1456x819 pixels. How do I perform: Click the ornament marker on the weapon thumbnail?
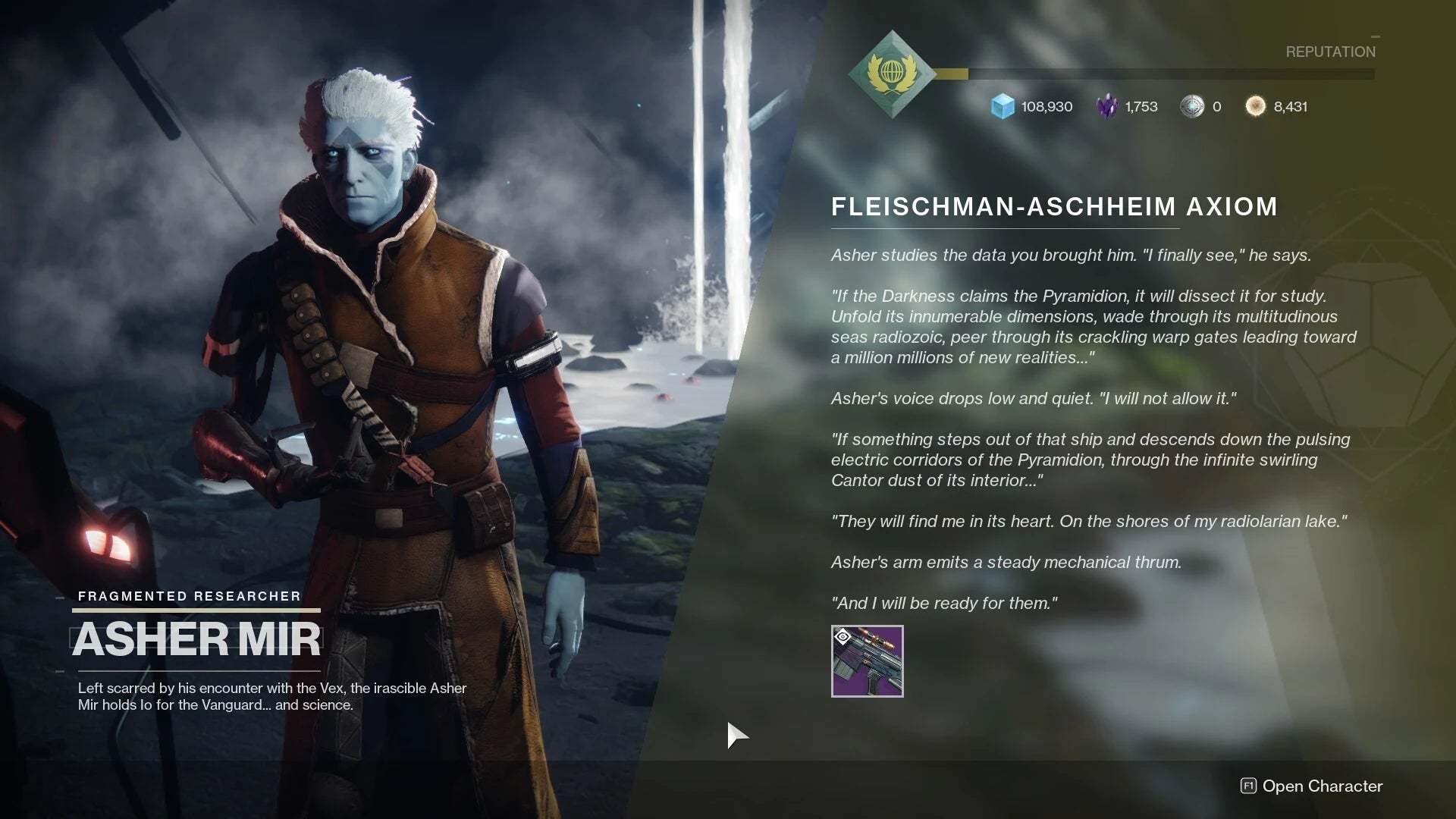842,635
